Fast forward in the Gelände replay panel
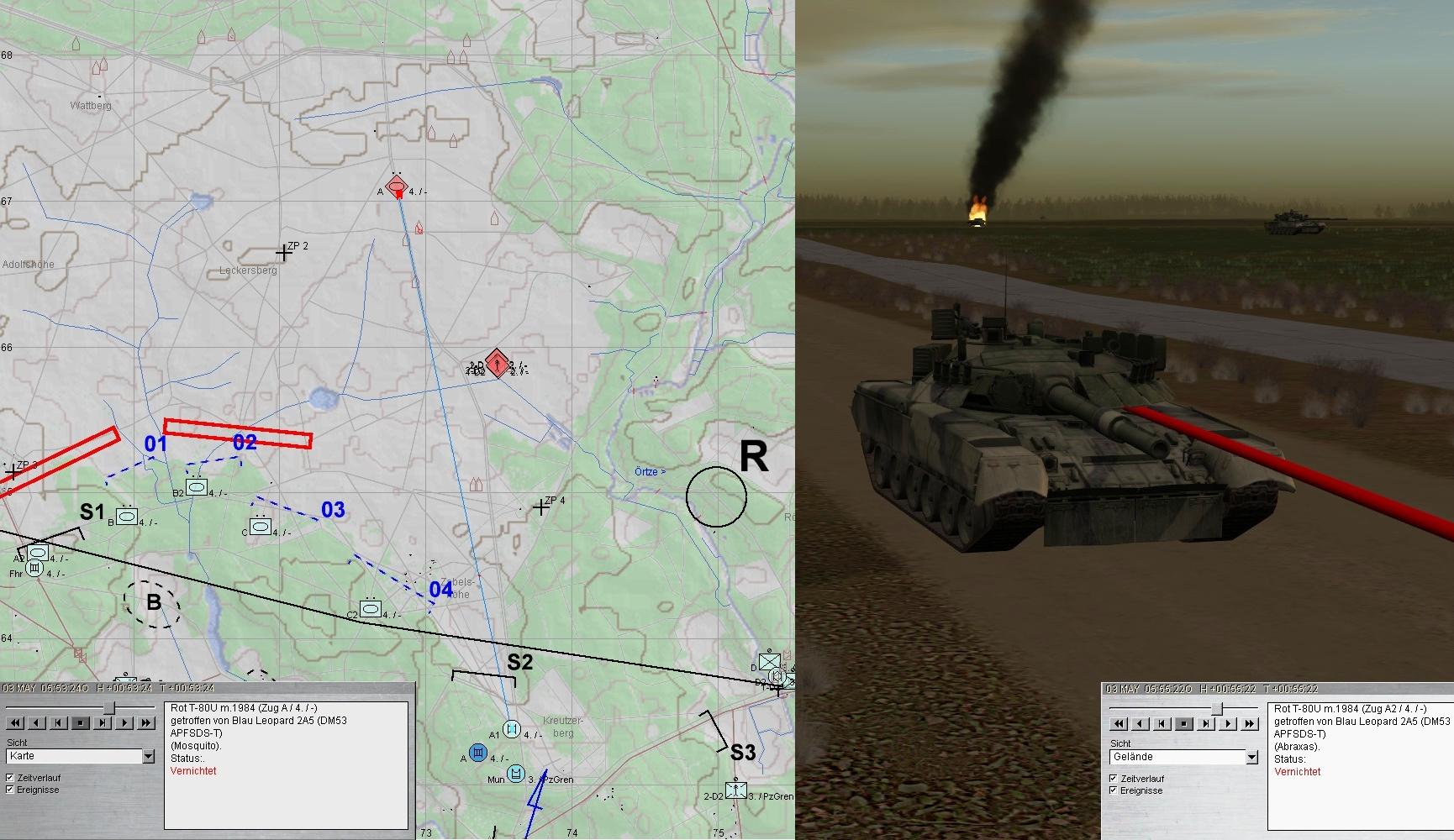 1250,723
